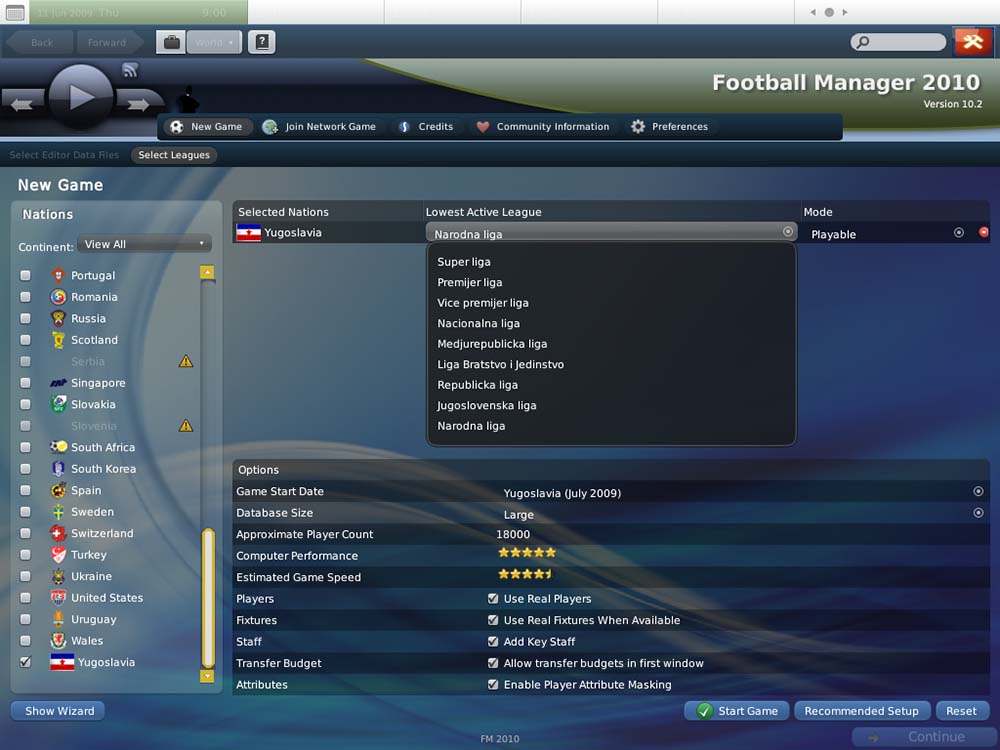Choose Super liga from the league dropdown
1000x750 pixels.
click(464, 262)
